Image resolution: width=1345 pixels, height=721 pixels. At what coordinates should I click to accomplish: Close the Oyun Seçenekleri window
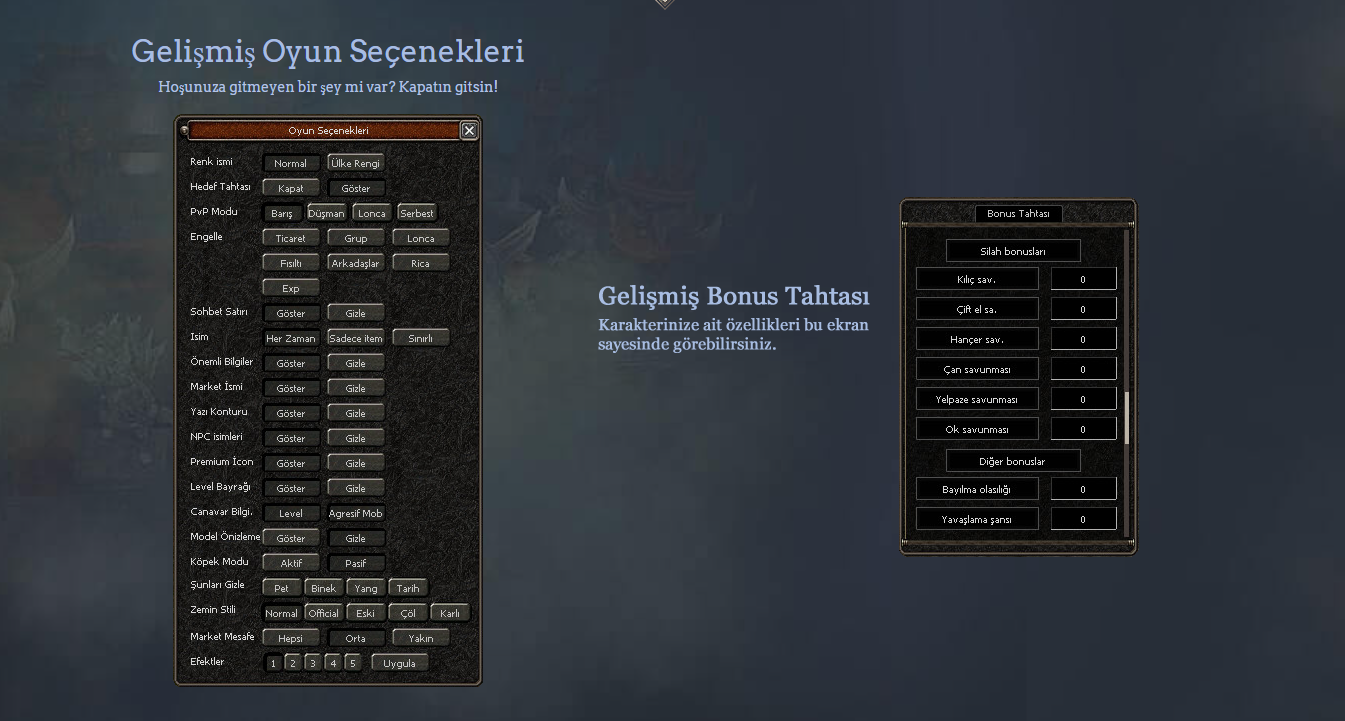coord(469,130)
